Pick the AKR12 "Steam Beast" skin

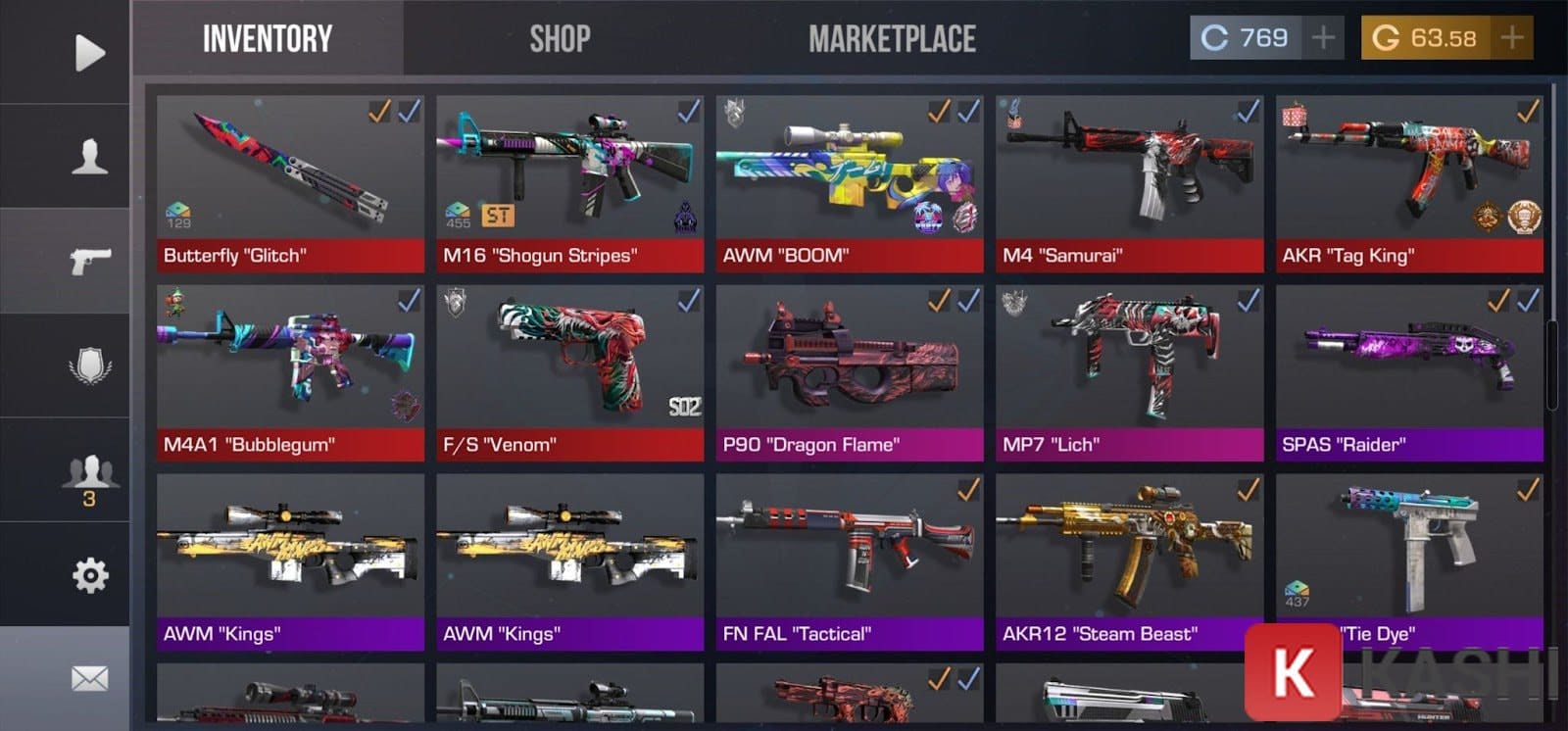1129,561
